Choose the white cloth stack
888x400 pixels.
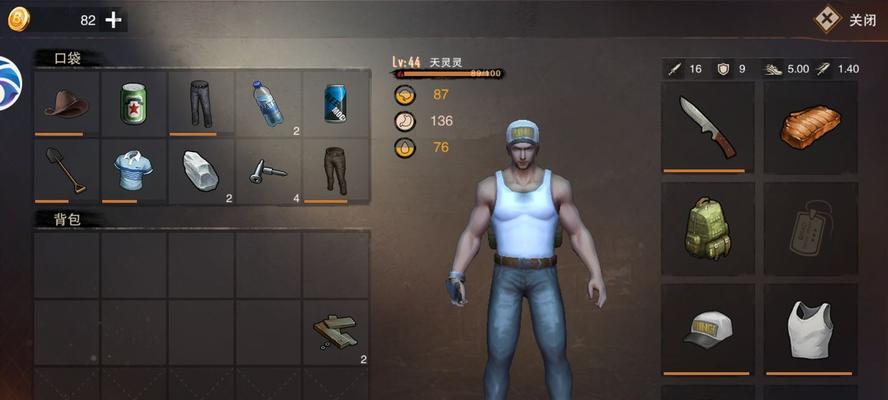[x=201, y=170]
